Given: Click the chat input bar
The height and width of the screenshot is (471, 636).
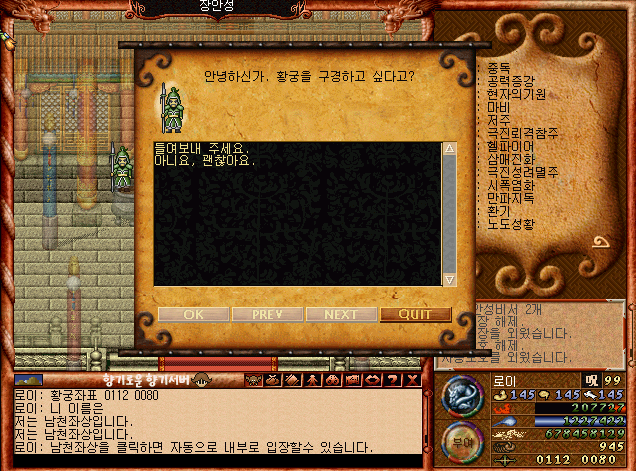Looking at the screenshot, I should (215, 460).
